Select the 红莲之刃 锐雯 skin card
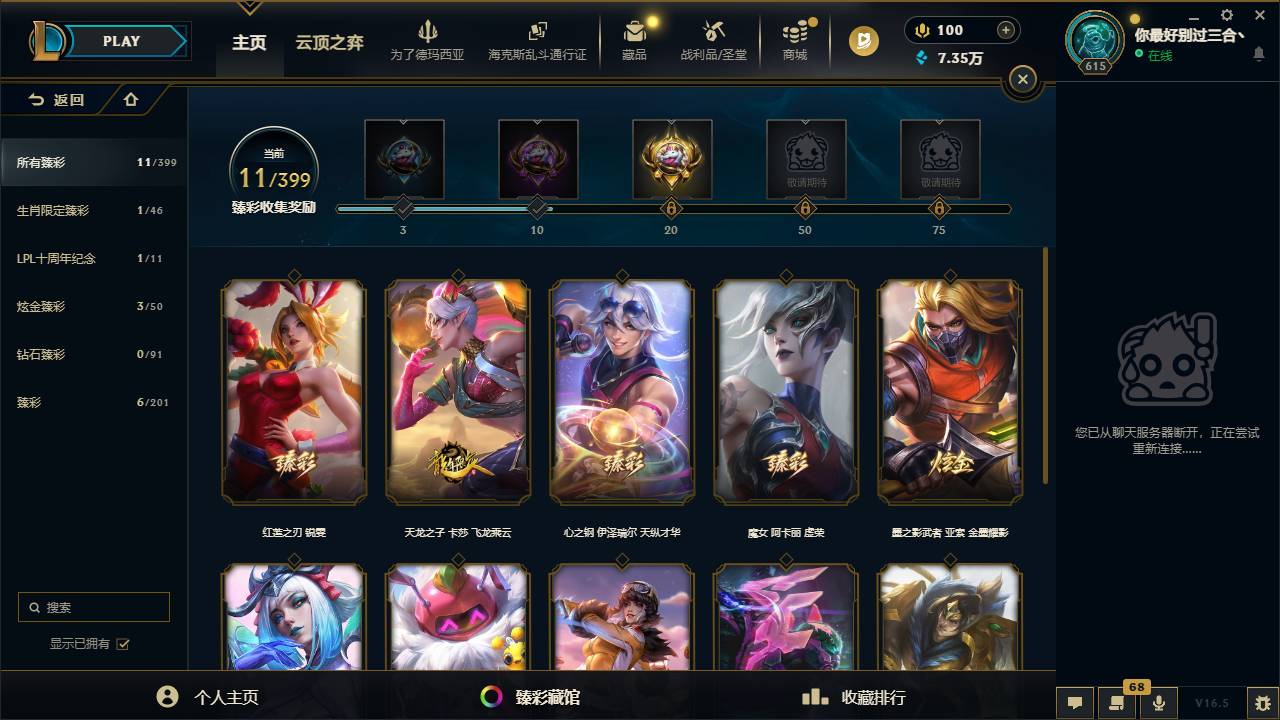1280x720 pixels. click(x=292, y=393)
